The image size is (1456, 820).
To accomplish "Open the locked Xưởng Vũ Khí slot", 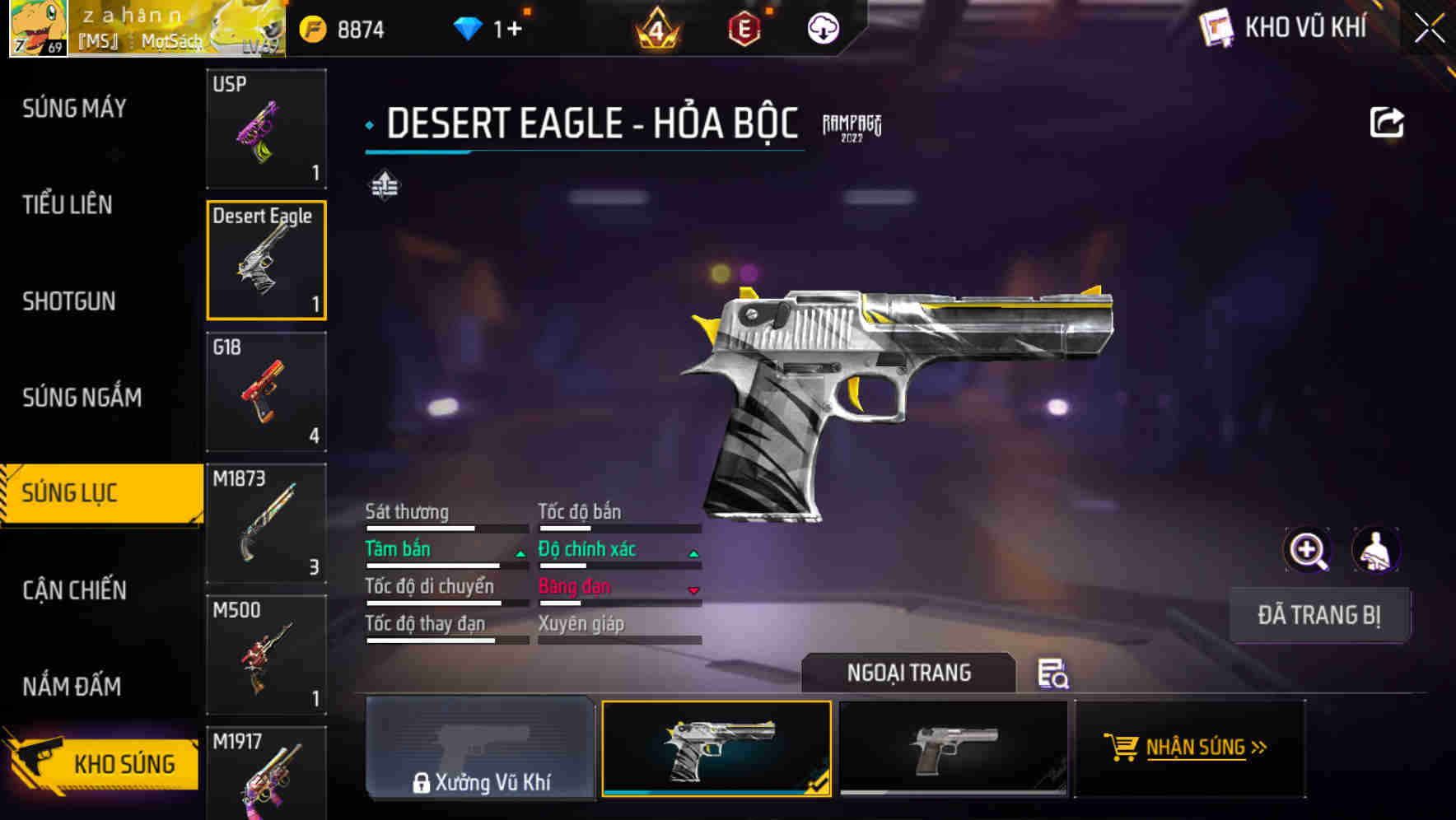I will click(x=480, y=751).
